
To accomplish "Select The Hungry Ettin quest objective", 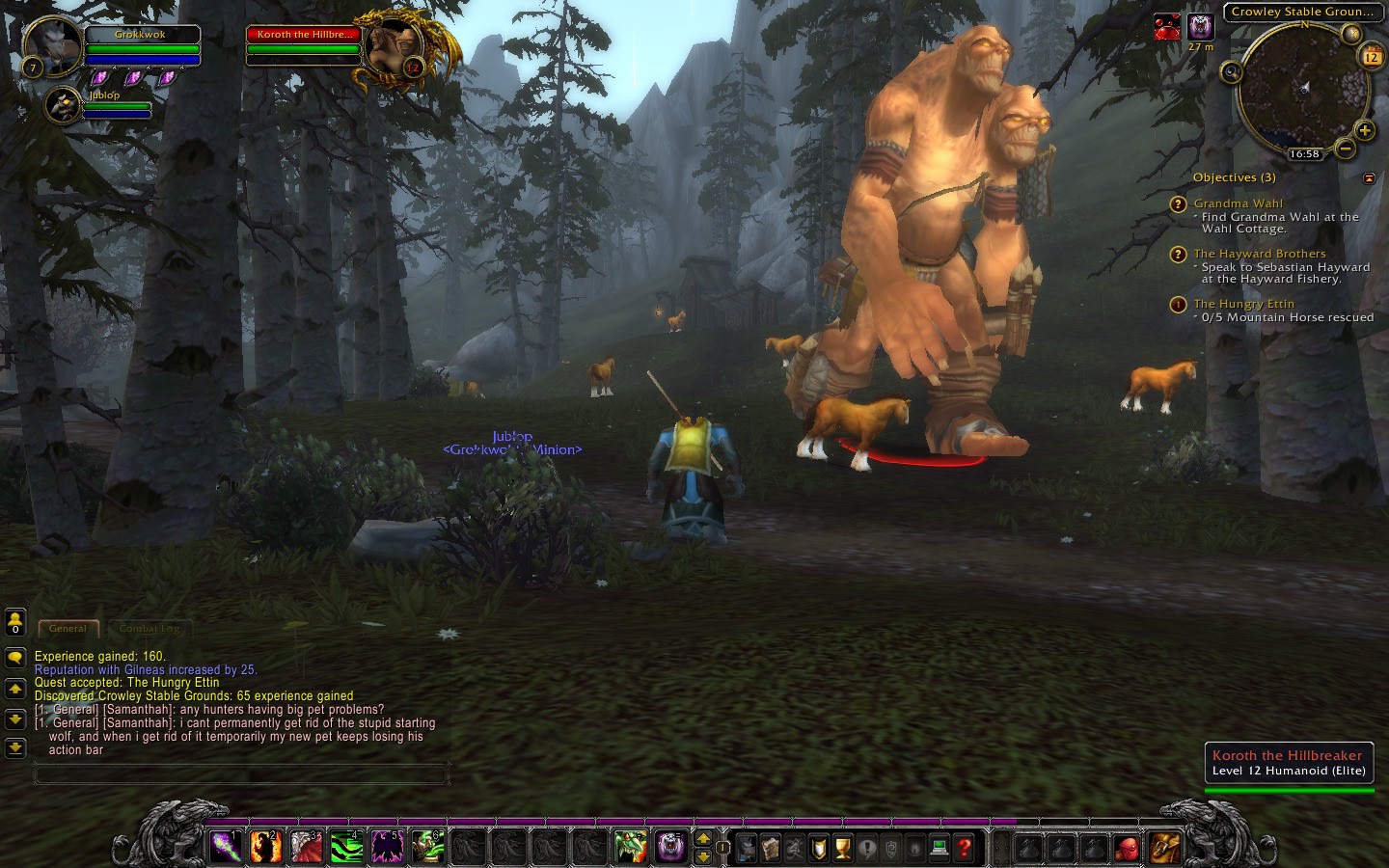I will point(1243,304).
